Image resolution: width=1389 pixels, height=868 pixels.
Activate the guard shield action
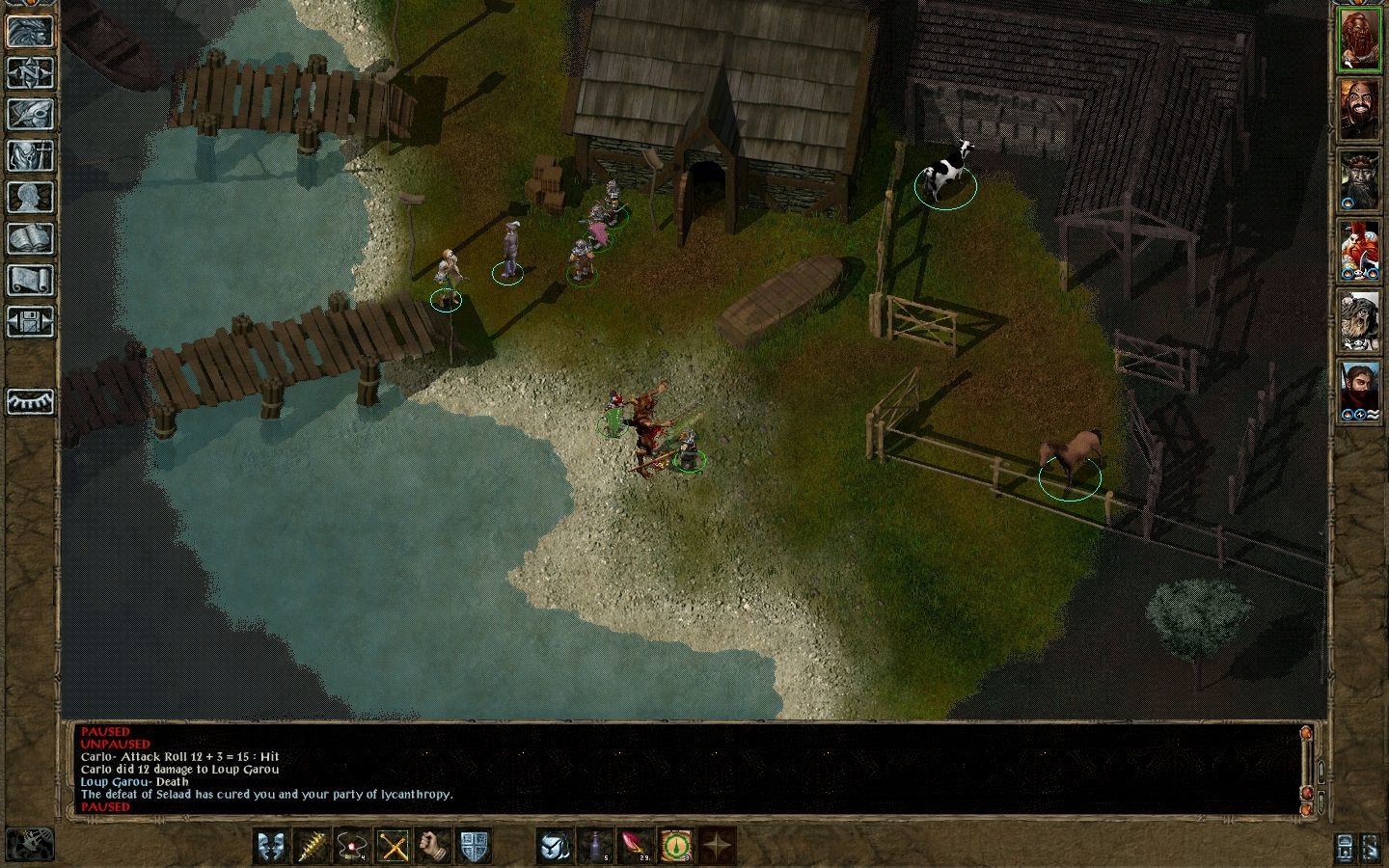coord(475,846)
